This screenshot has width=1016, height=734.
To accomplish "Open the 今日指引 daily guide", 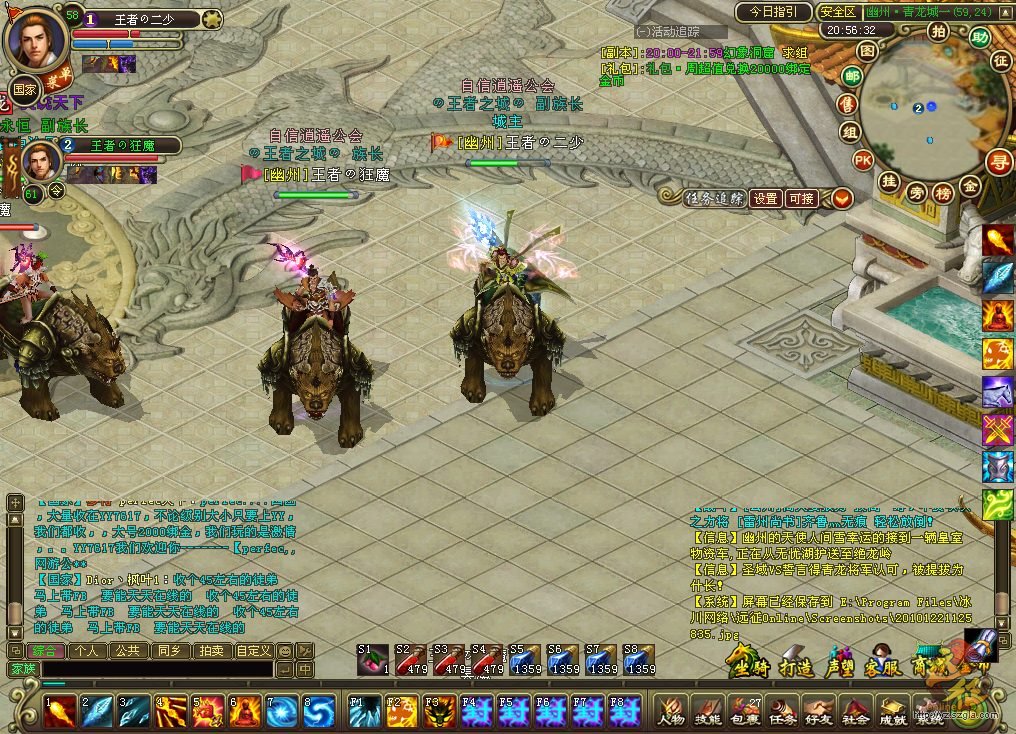I will (773, 12).
